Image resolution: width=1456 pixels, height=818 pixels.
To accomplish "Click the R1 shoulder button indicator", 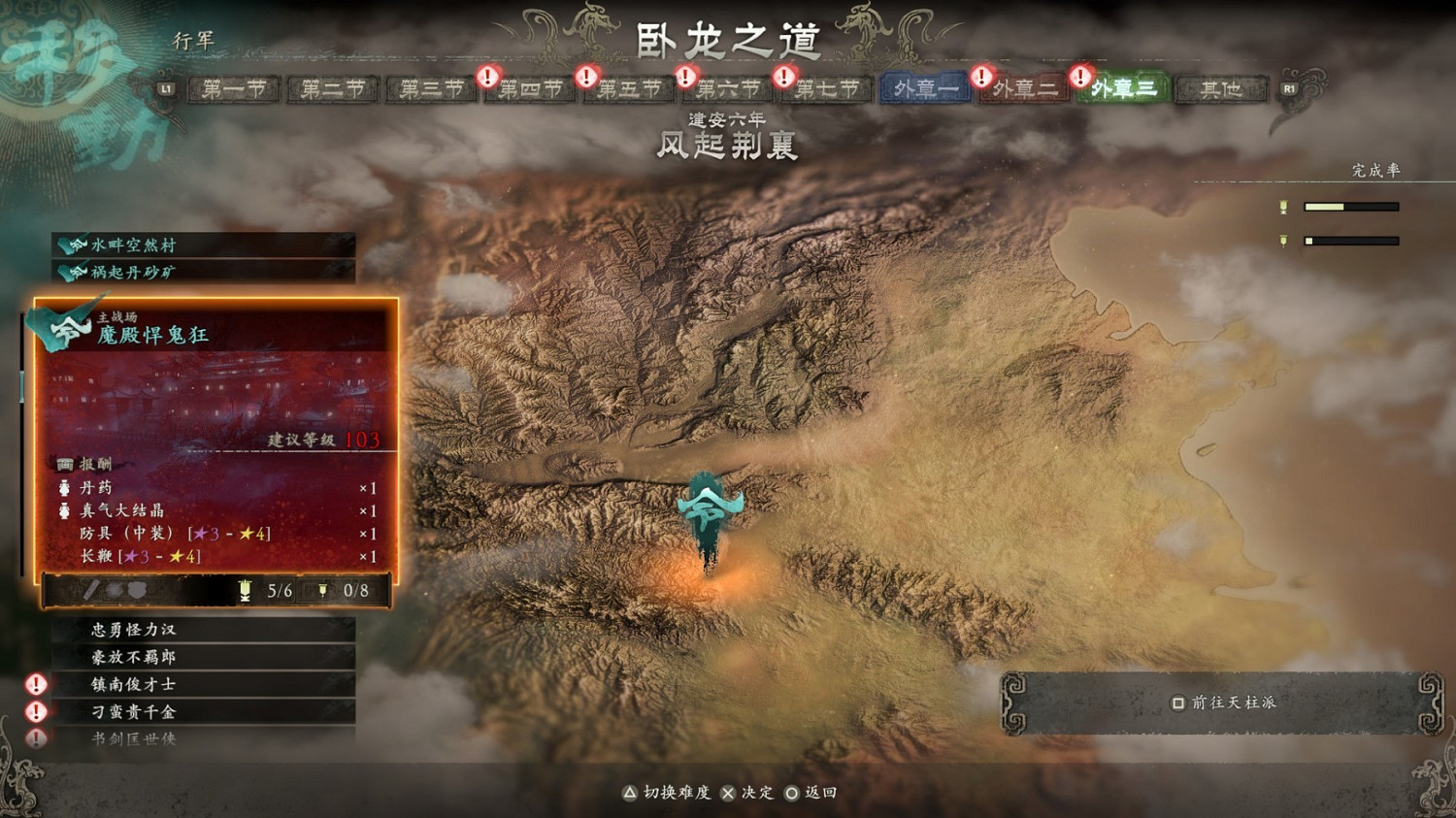I will click(1291, 88).
